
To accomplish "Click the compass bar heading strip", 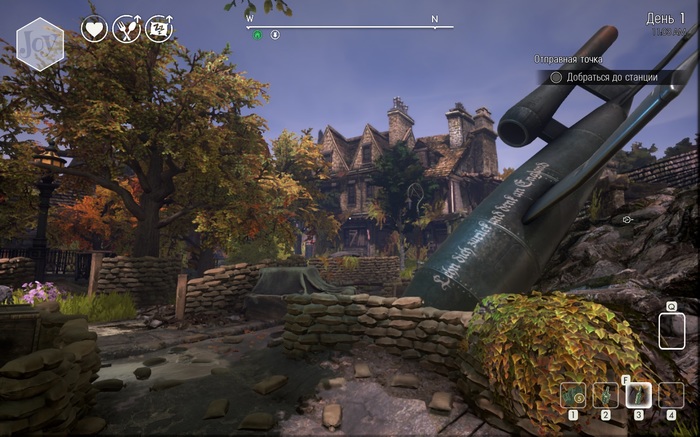I will tap(350, 26).
